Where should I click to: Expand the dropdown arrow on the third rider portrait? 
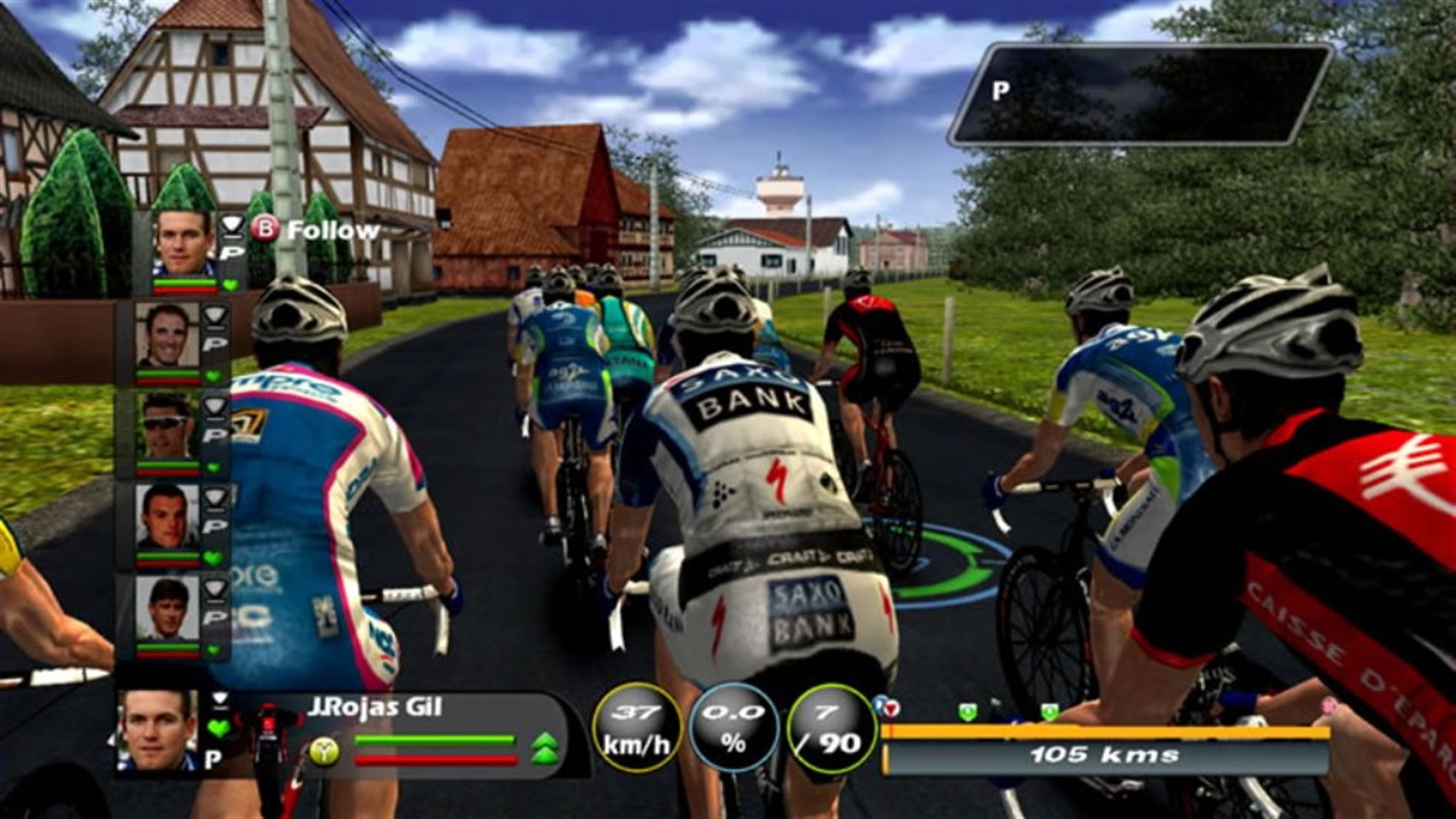213,406
